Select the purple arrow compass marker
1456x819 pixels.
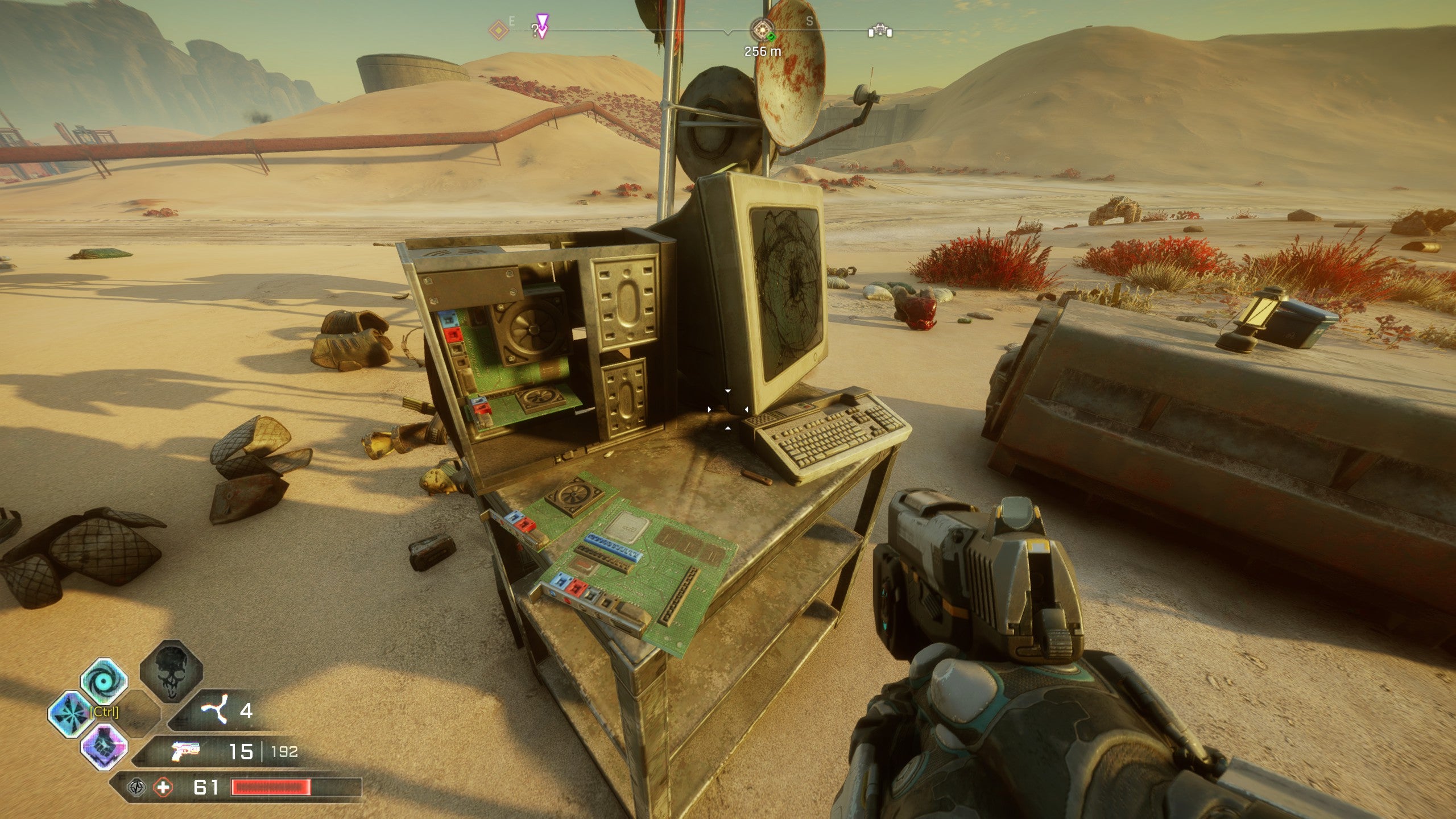pyautogui.click(x=542, y=26)
